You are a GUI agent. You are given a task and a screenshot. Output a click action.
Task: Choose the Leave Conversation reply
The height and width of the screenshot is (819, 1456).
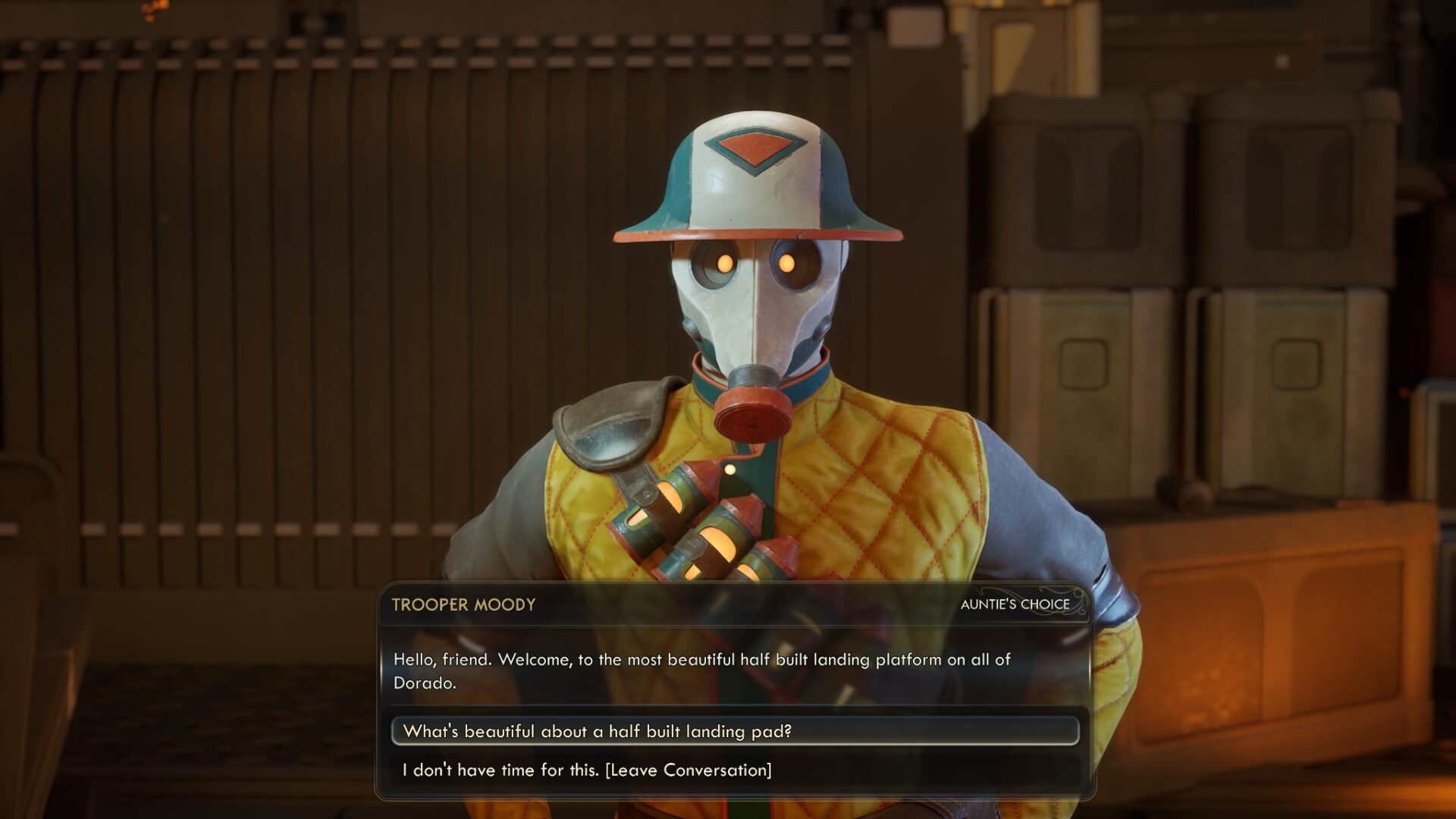[587, 770]
